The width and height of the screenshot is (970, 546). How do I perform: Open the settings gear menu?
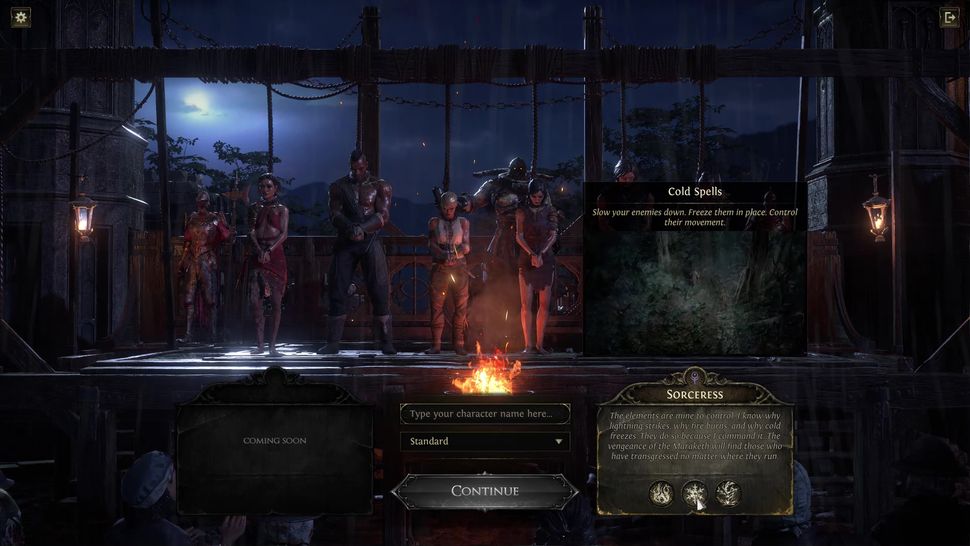point(21,16)
